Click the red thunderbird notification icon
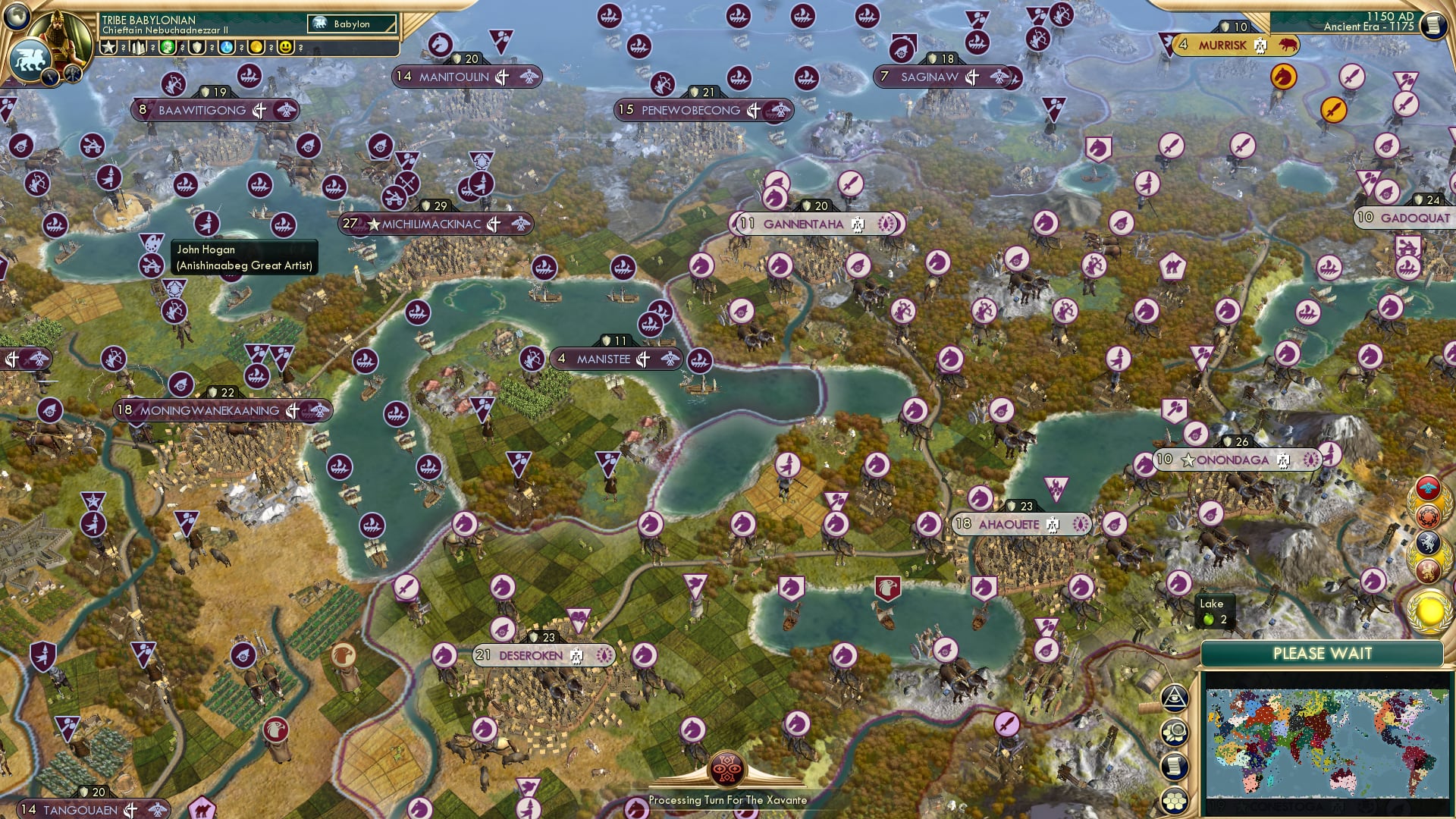The height and width of the screenshot is (819, 1456). 1428,488
